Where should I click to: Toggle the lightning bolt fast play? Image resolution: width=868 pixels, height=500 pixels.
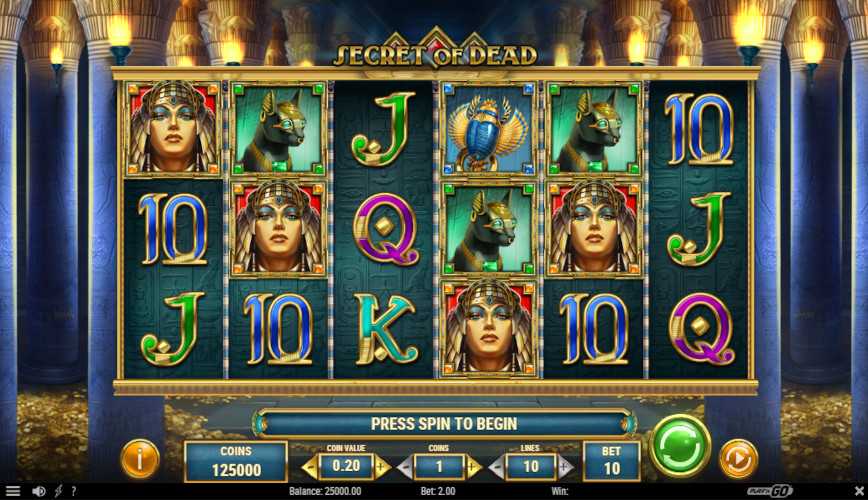(58, 491)
